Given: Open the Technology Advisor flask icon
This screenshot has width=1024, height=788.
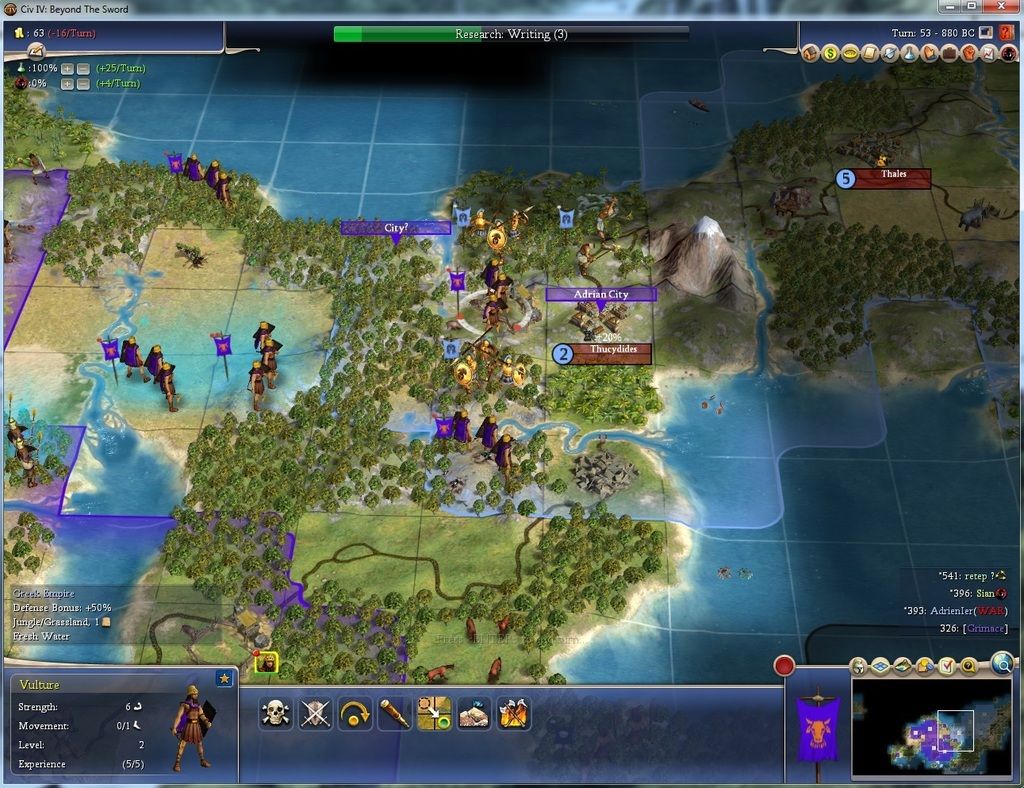Looking at the screenshot, I should (910, 53).
